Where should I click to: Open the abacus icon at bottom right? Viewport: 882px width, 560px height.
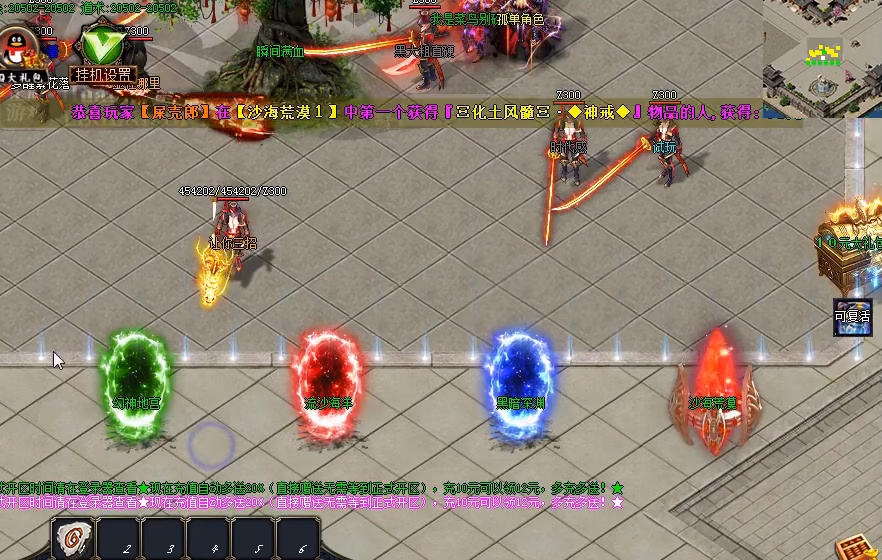point(852,547)
